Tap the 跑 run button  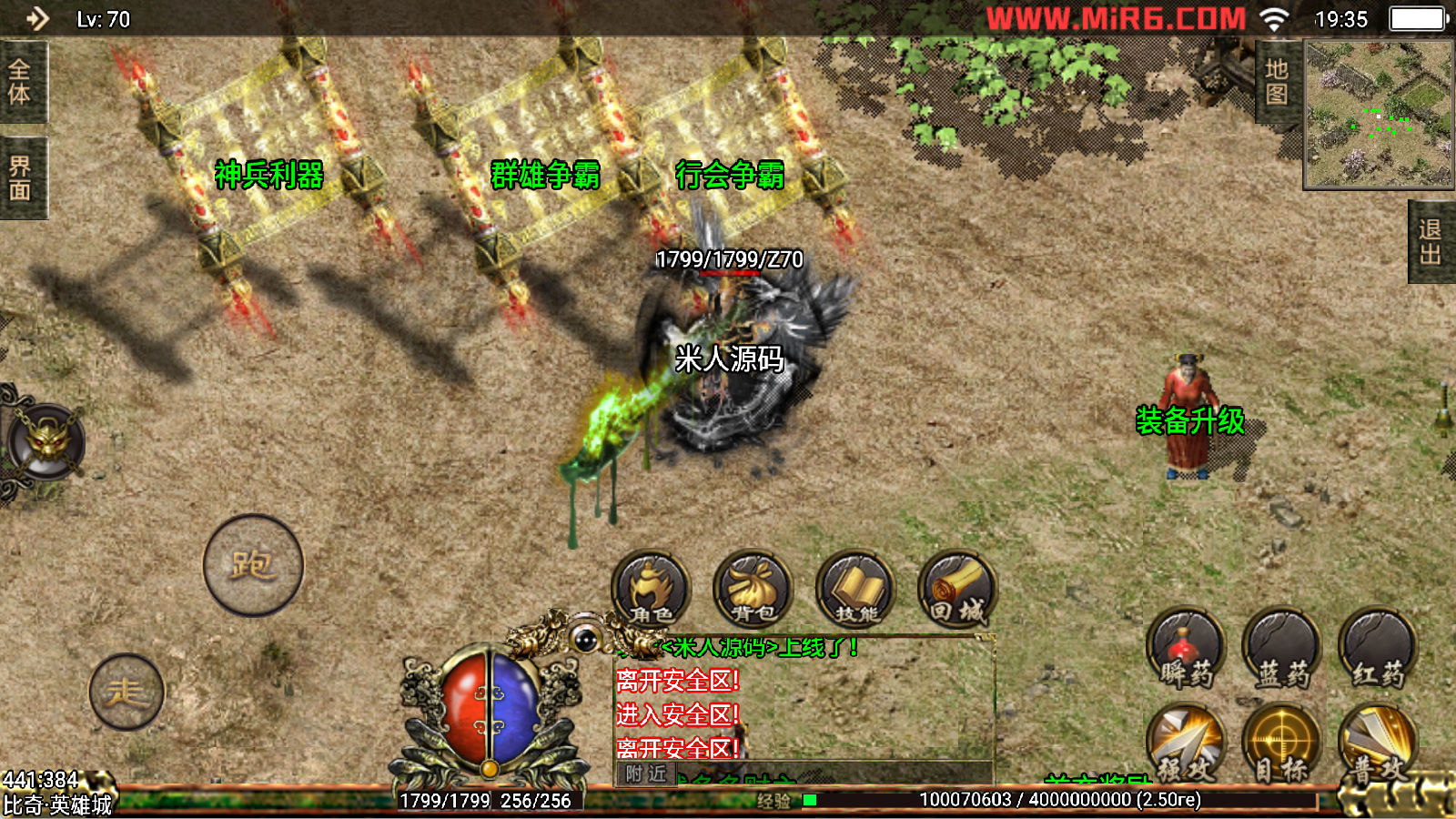pos(253,565)
